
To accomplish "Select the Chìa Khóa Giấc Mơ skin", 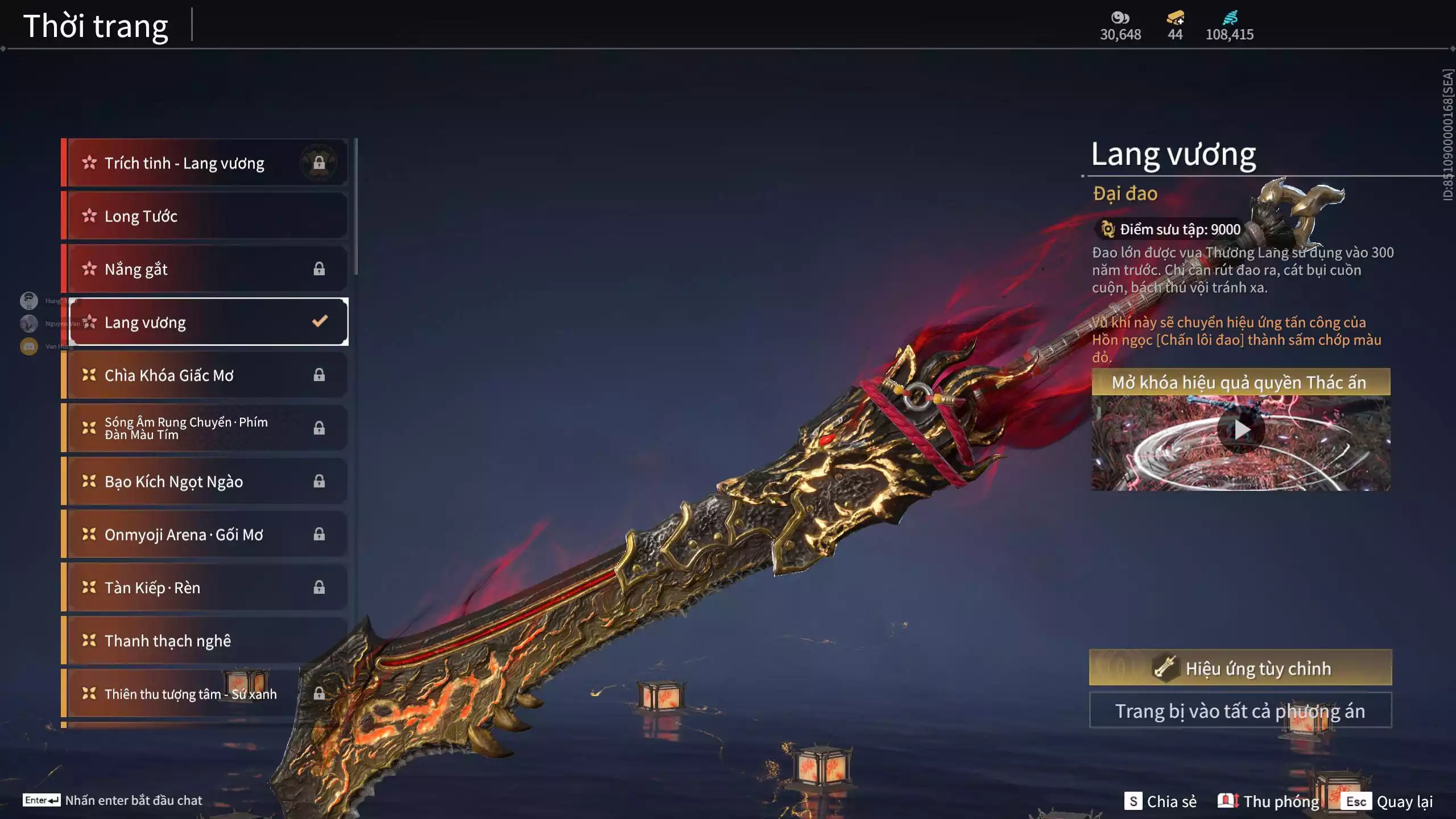I will tap(205, 375).
